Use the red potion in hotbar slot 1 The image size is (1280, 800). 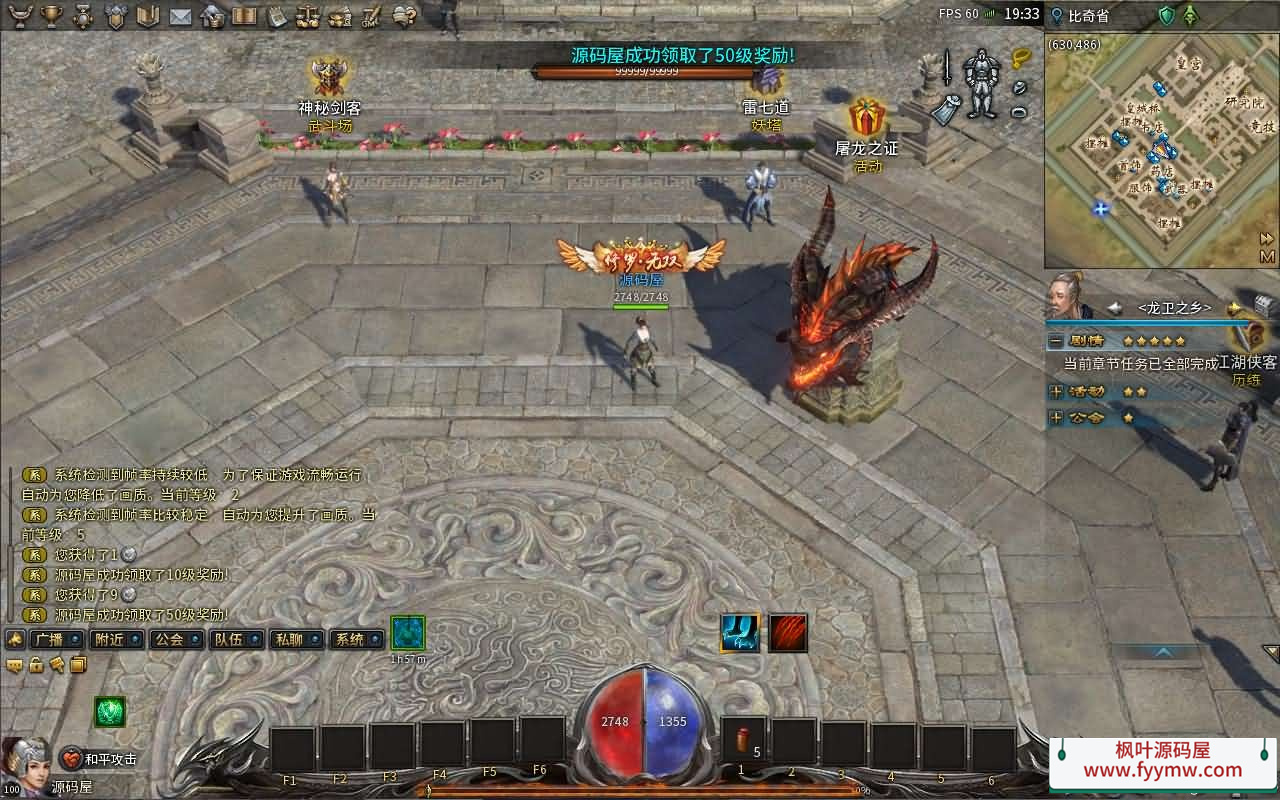click(x=743, y=742)
